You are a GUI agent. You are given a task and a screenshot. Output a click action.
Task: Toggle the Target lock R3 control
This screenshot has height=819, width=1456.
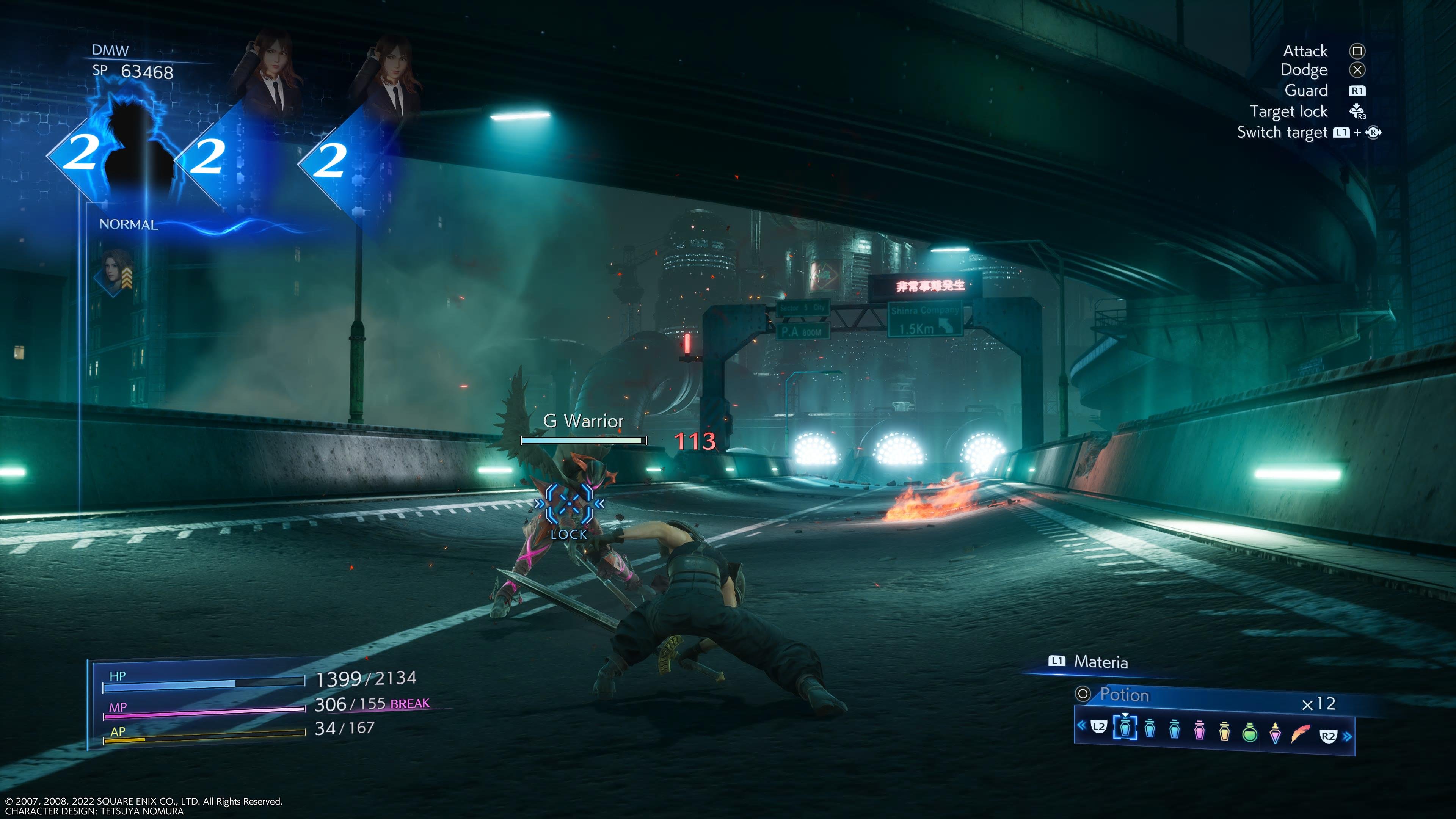1358,112
